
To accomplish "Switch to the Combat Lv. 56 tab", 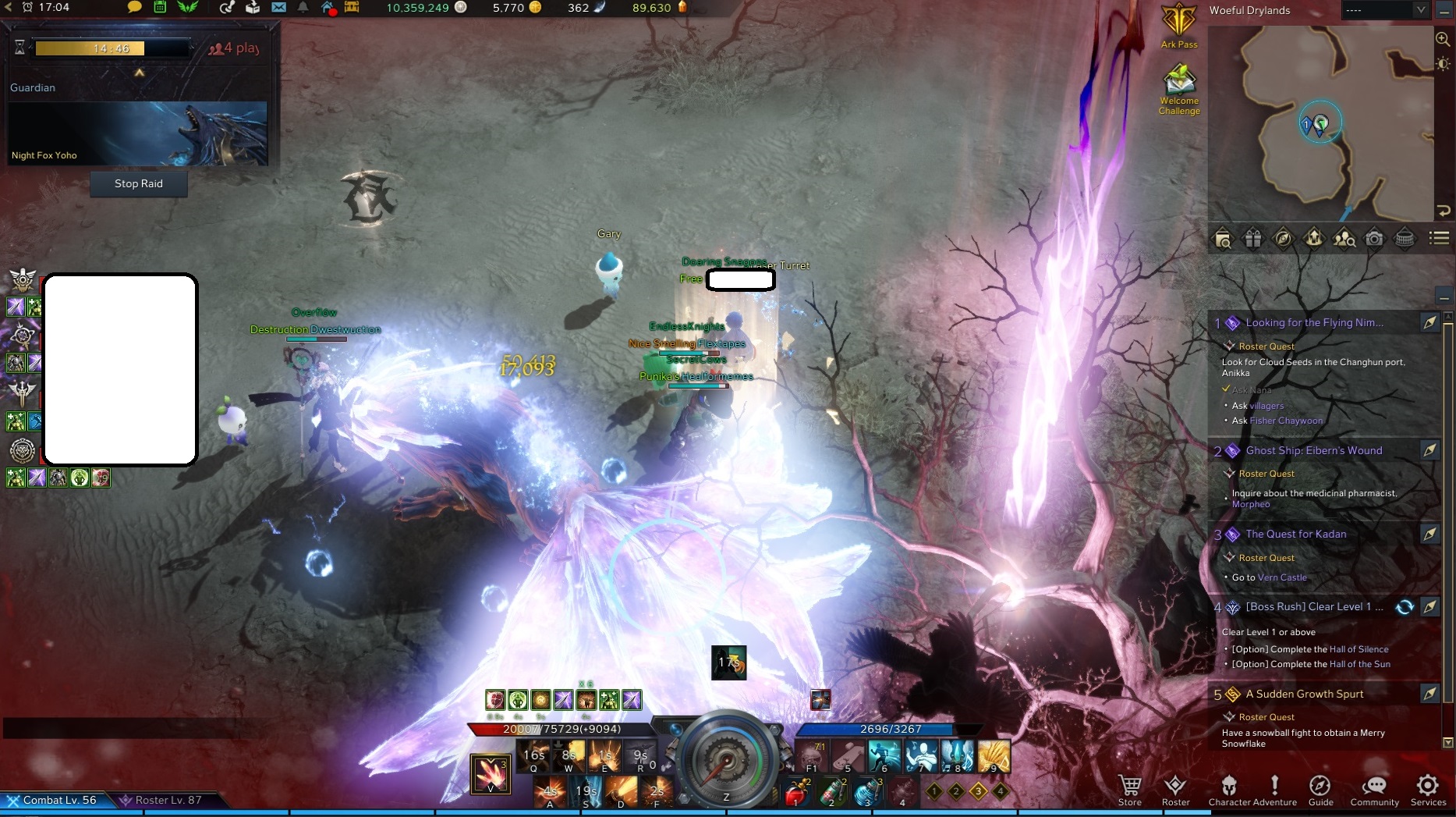I will [x=58, y=800].
